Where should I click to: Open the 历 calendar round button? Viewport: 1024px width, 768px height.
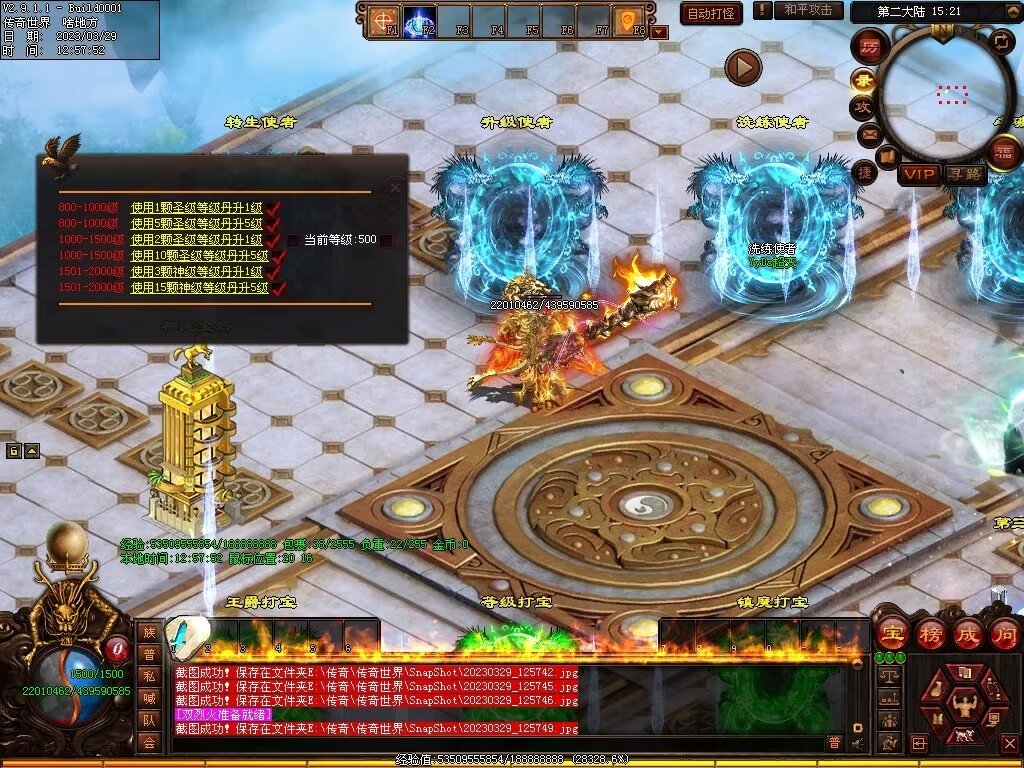tap(870, 46)
